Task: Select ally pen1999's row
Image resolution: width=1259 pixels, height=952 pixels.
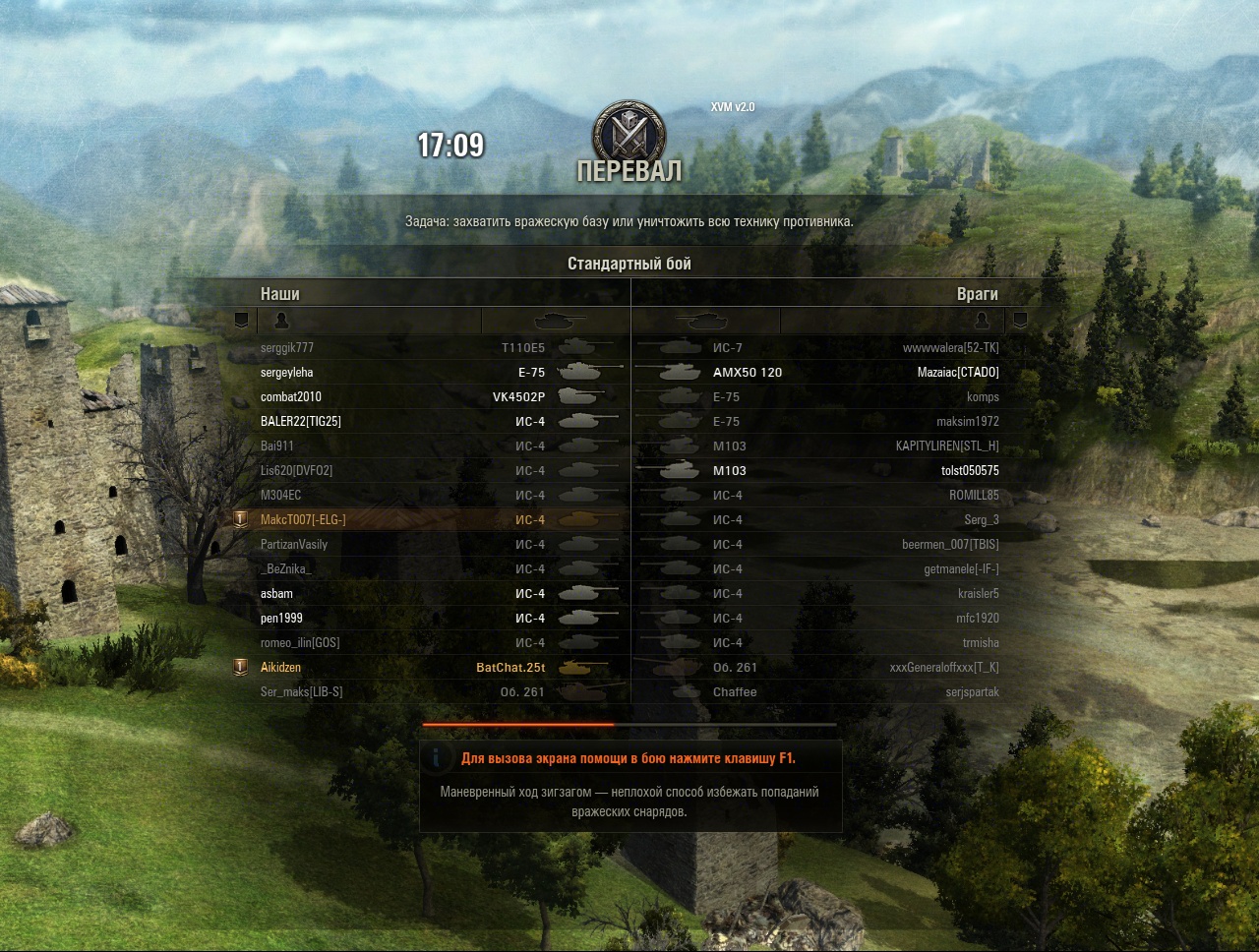Action: pos(282,619)
